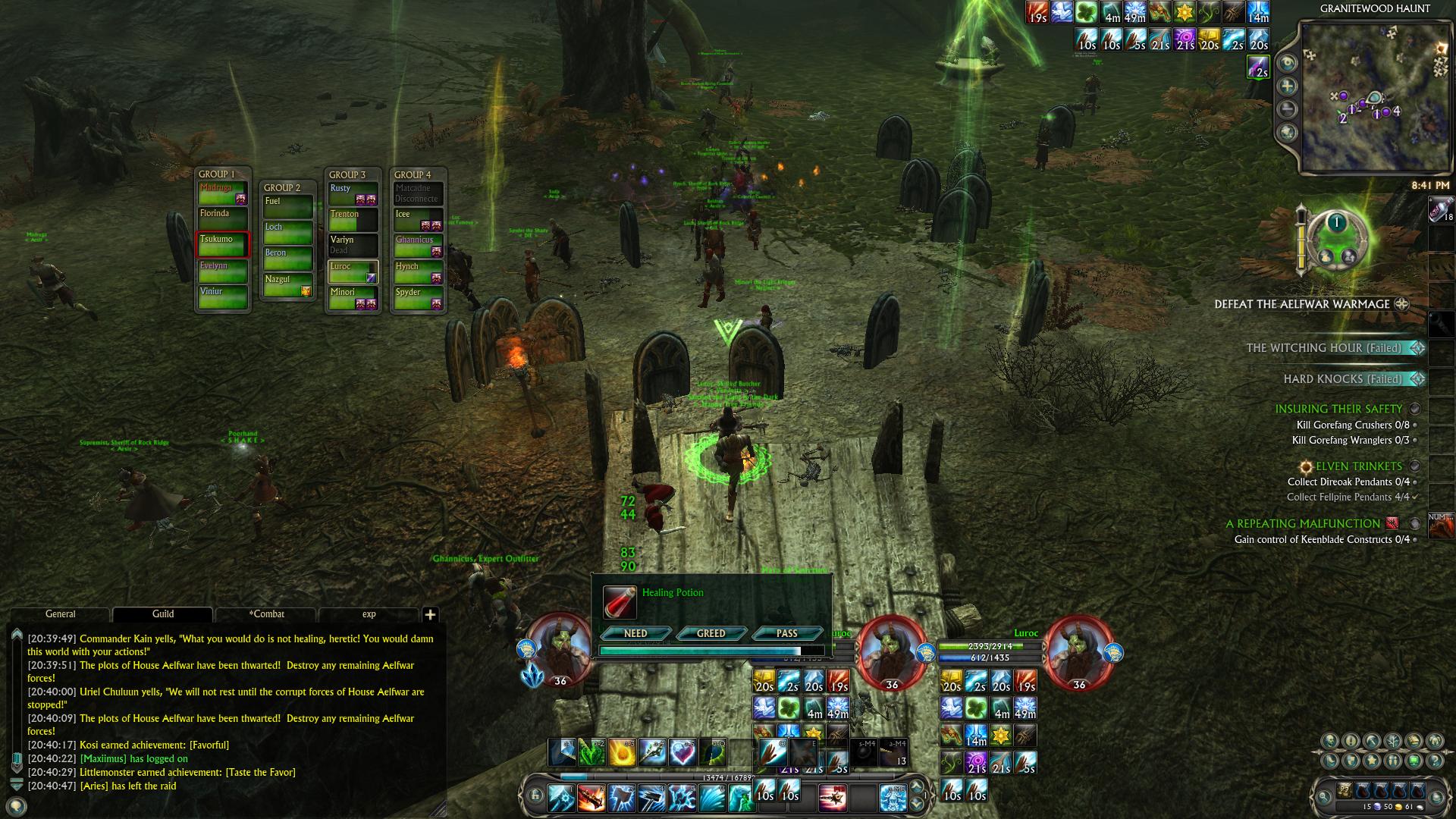Select the Insuring Their Safety quest
This screenshot has width=1456, height=819.
coord(1338,409)
